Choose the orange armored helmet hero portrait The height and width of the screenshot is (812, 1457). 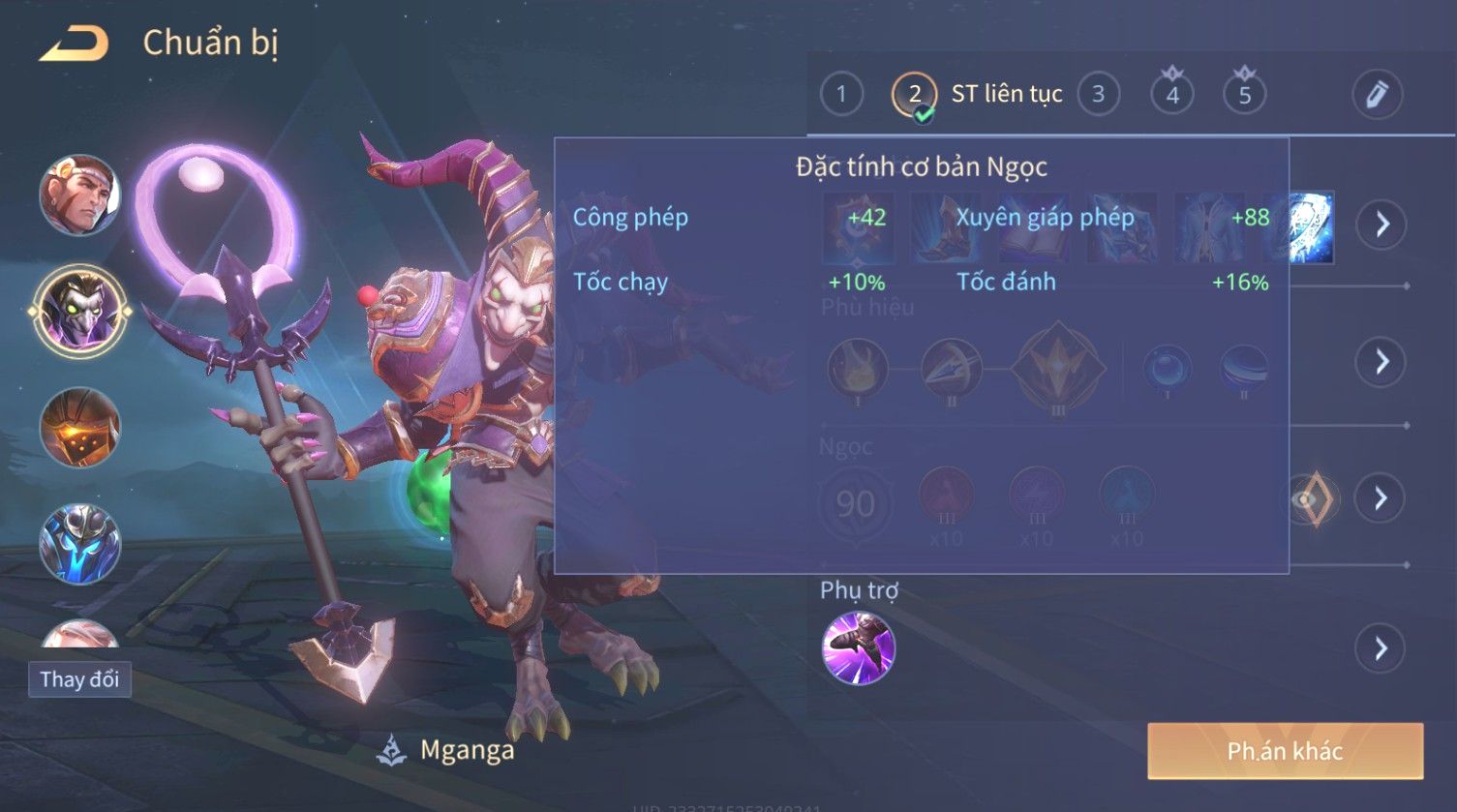[x=79, y=428]
